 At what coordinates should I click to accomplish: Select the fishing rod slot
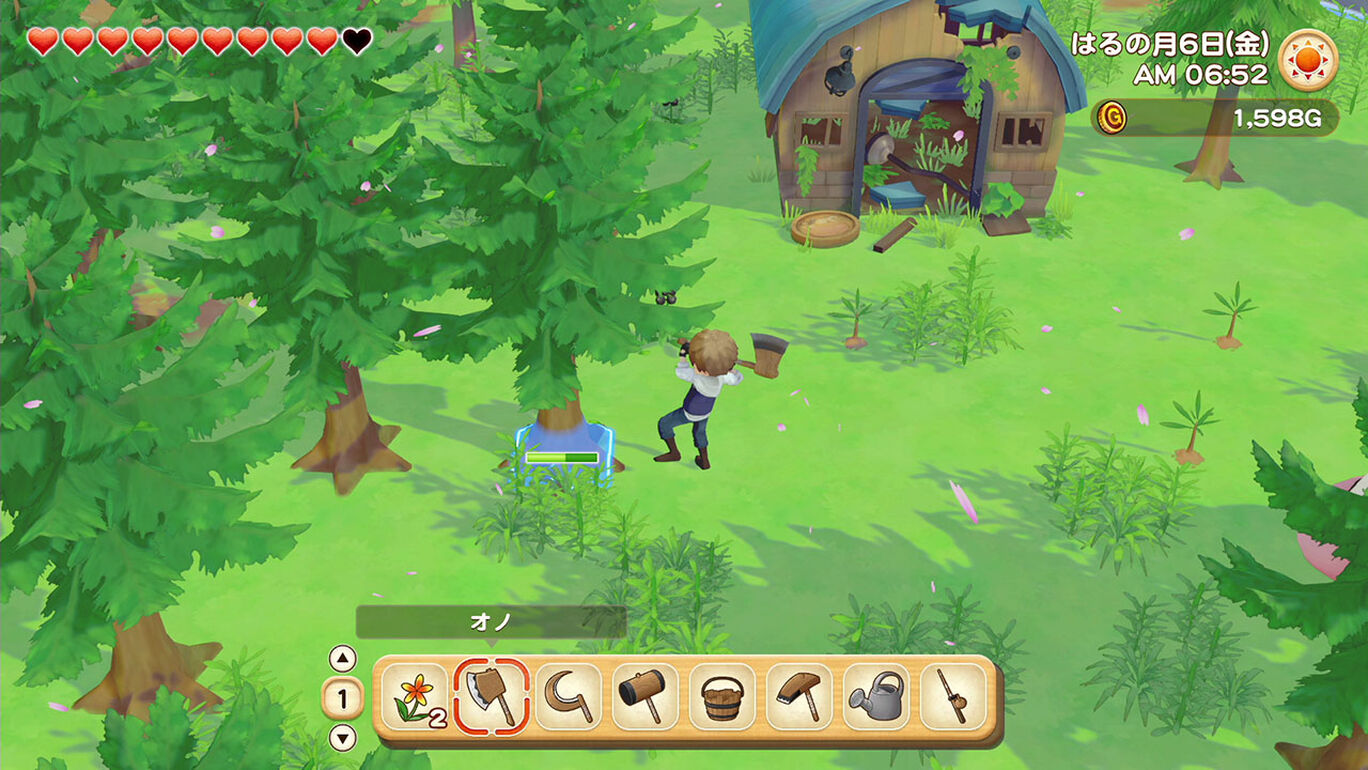pyautogui.click(x=953, y=696)
